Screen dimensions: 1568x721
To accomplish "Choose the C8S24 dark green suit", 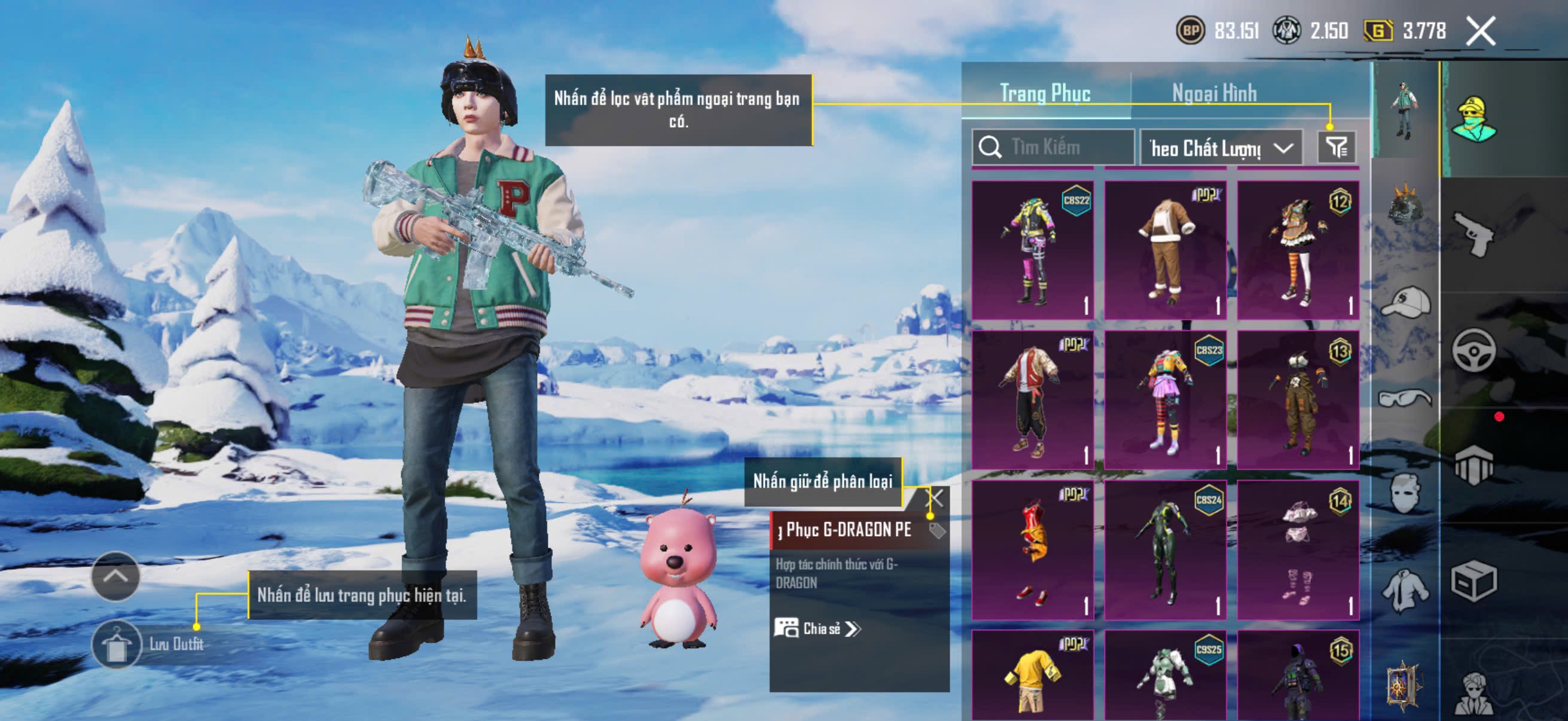I will click(1165, 550).
